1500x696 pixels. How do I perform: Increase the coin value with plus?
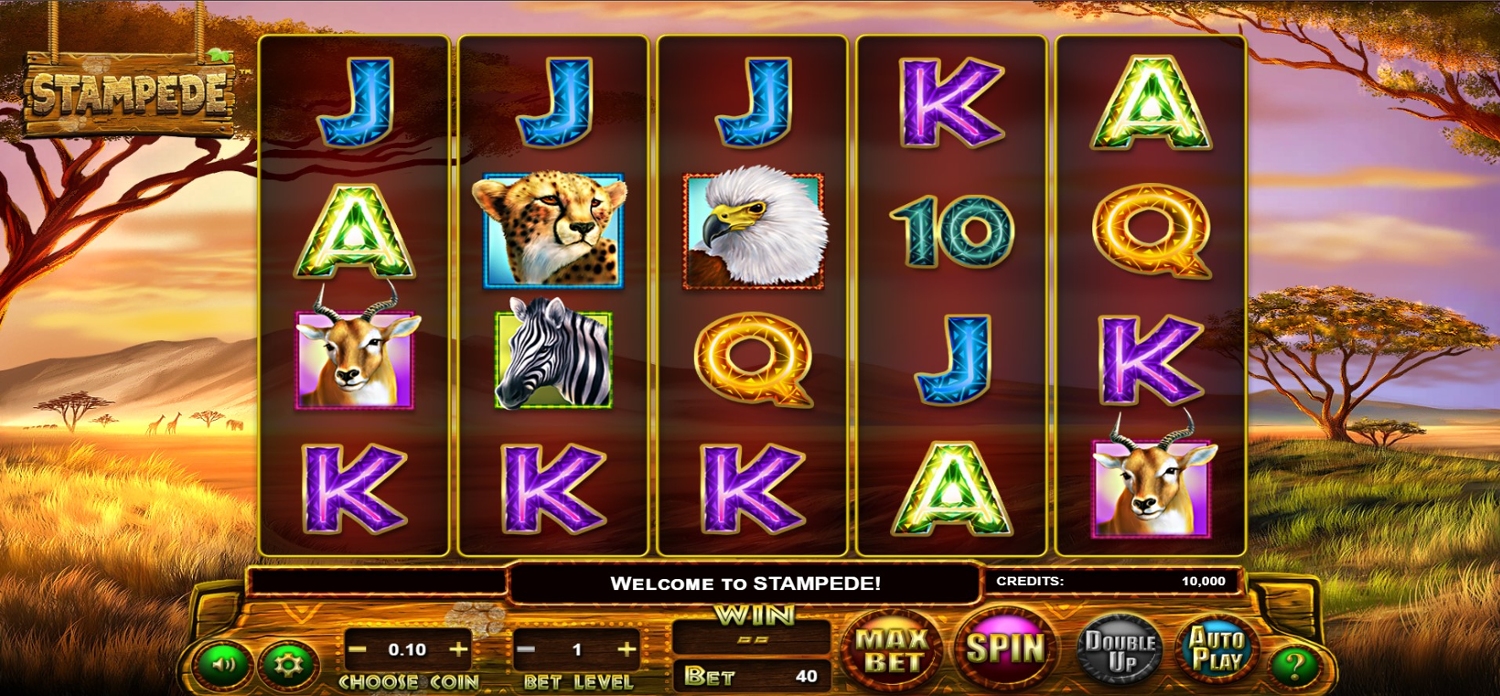pos(459,650)
